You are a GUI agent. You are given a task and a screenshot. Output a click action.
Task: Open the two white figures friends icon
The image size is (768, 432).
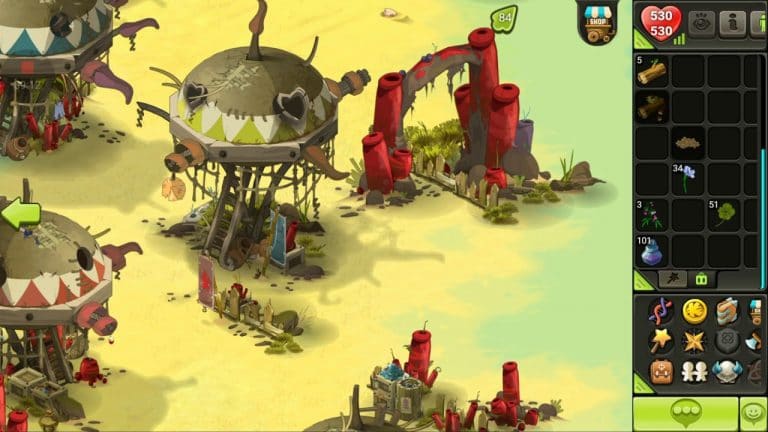(x=694, y=372)
